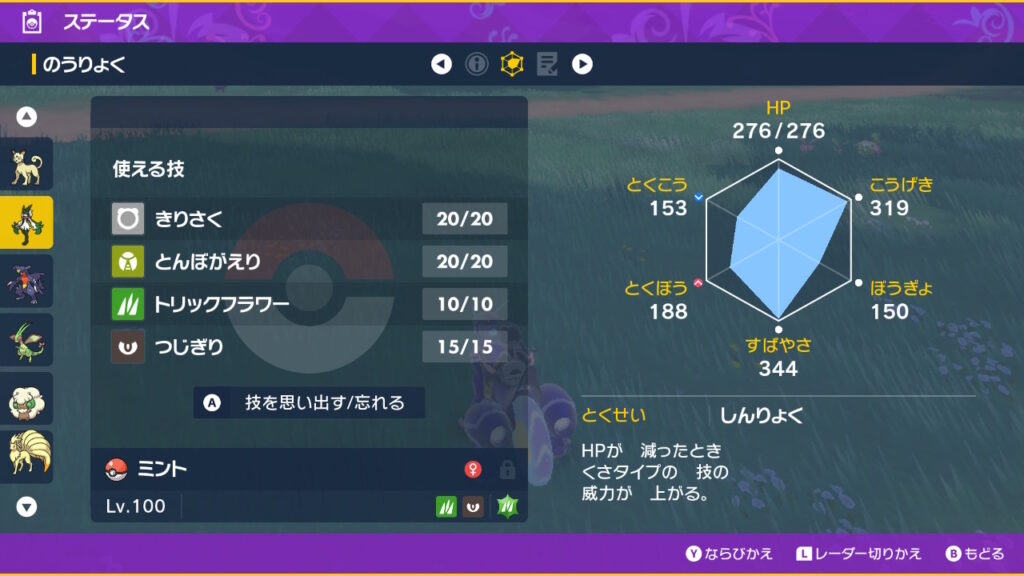Select the きりさく move row

pos(309,218)
